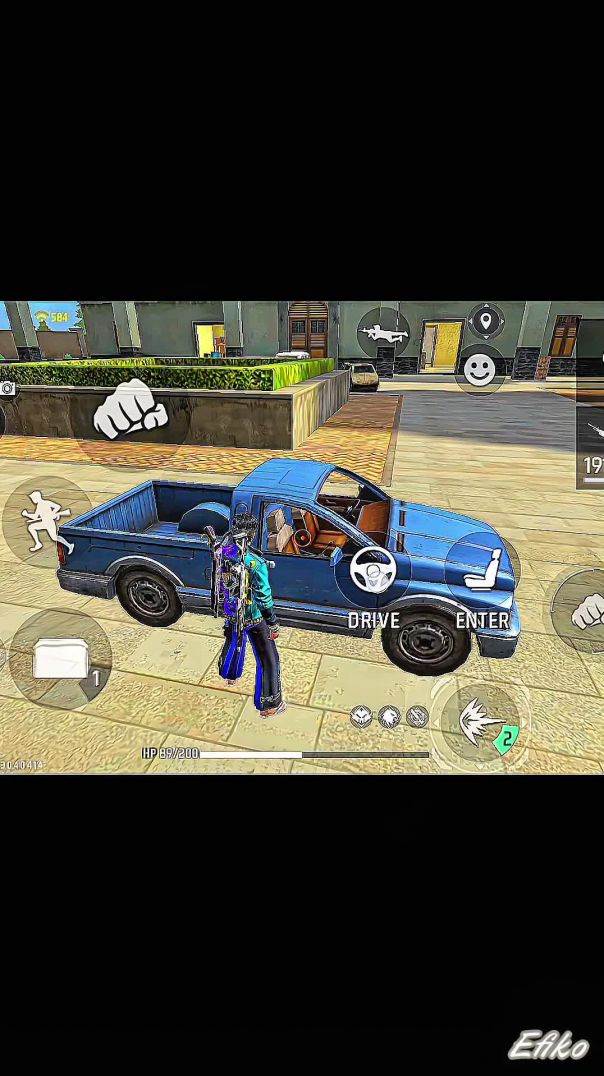Select the weapon icon at the top
604x1076 pixels.
pos(383,332)
